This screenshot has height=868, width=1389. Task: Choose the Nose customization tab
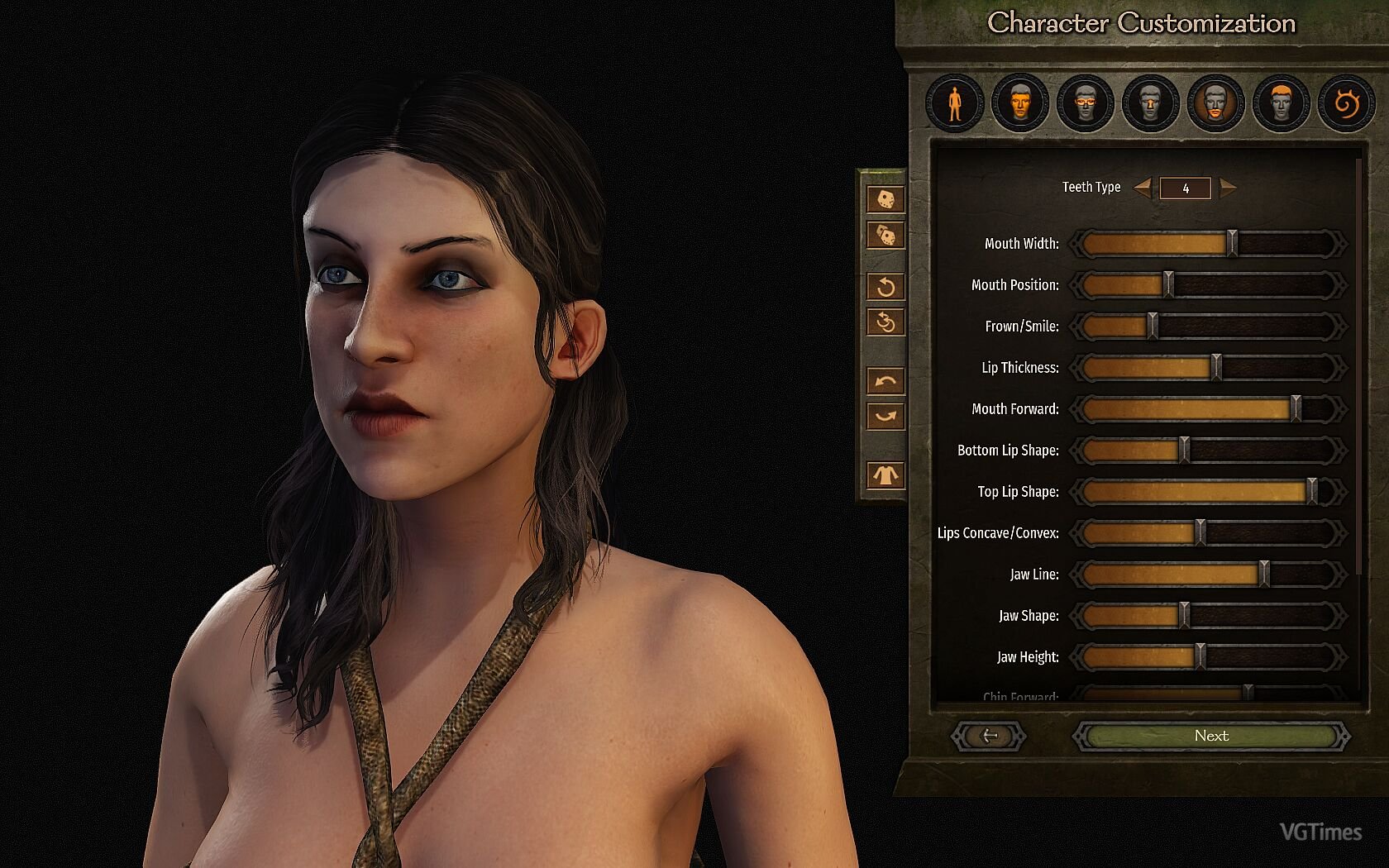point(1150,104)
